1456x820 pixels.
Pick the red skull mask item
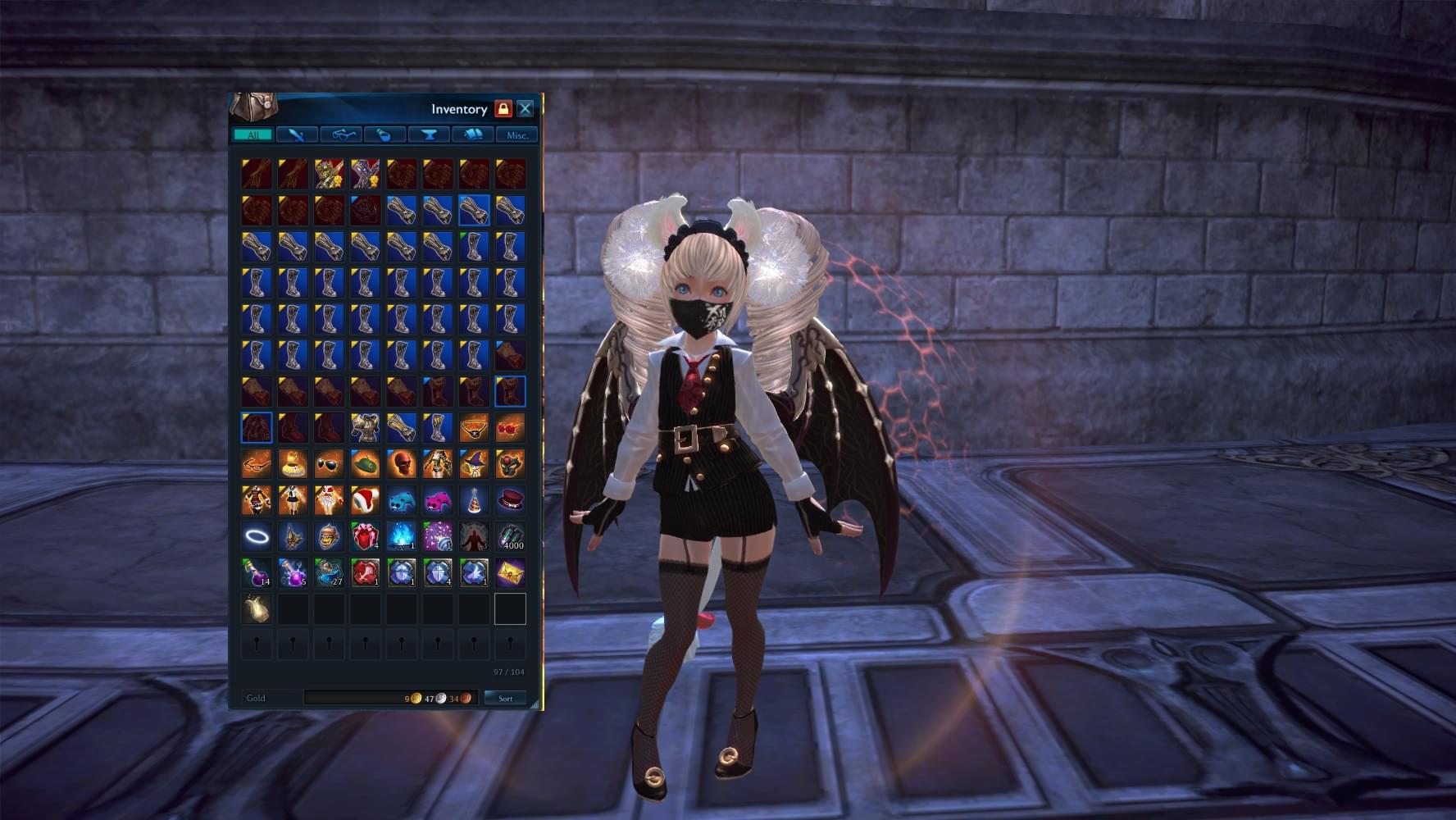point(401,463)
